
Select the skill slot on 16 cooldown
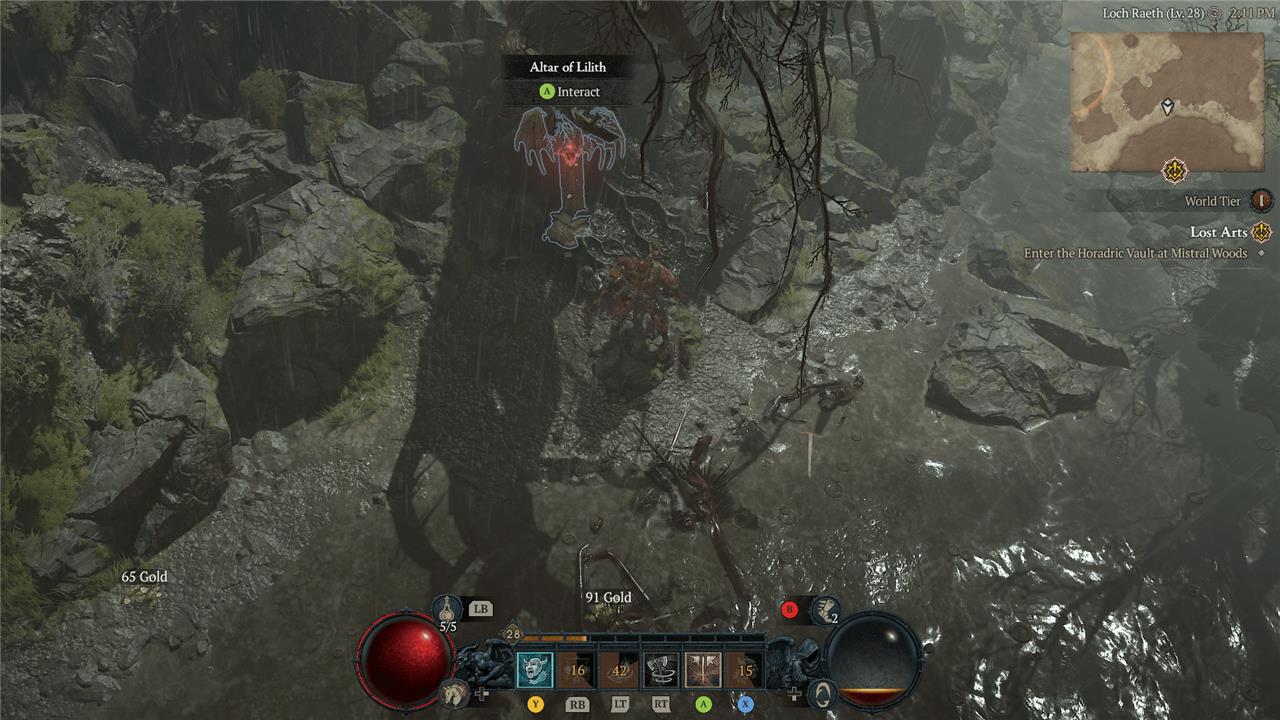click(577, 670)
